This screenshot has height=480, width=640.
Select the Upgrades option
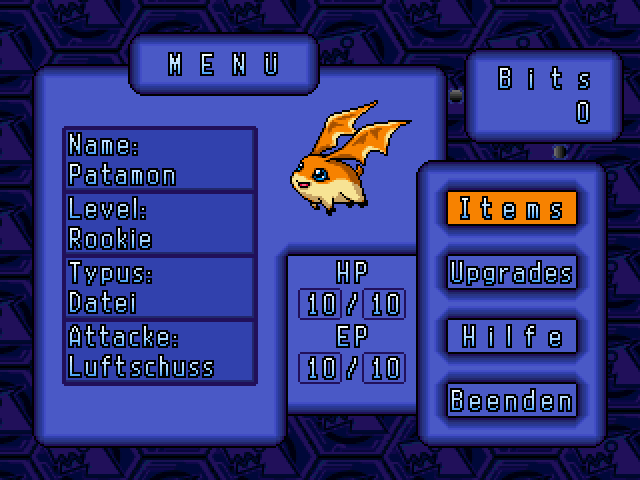click(x=511, y=273)
